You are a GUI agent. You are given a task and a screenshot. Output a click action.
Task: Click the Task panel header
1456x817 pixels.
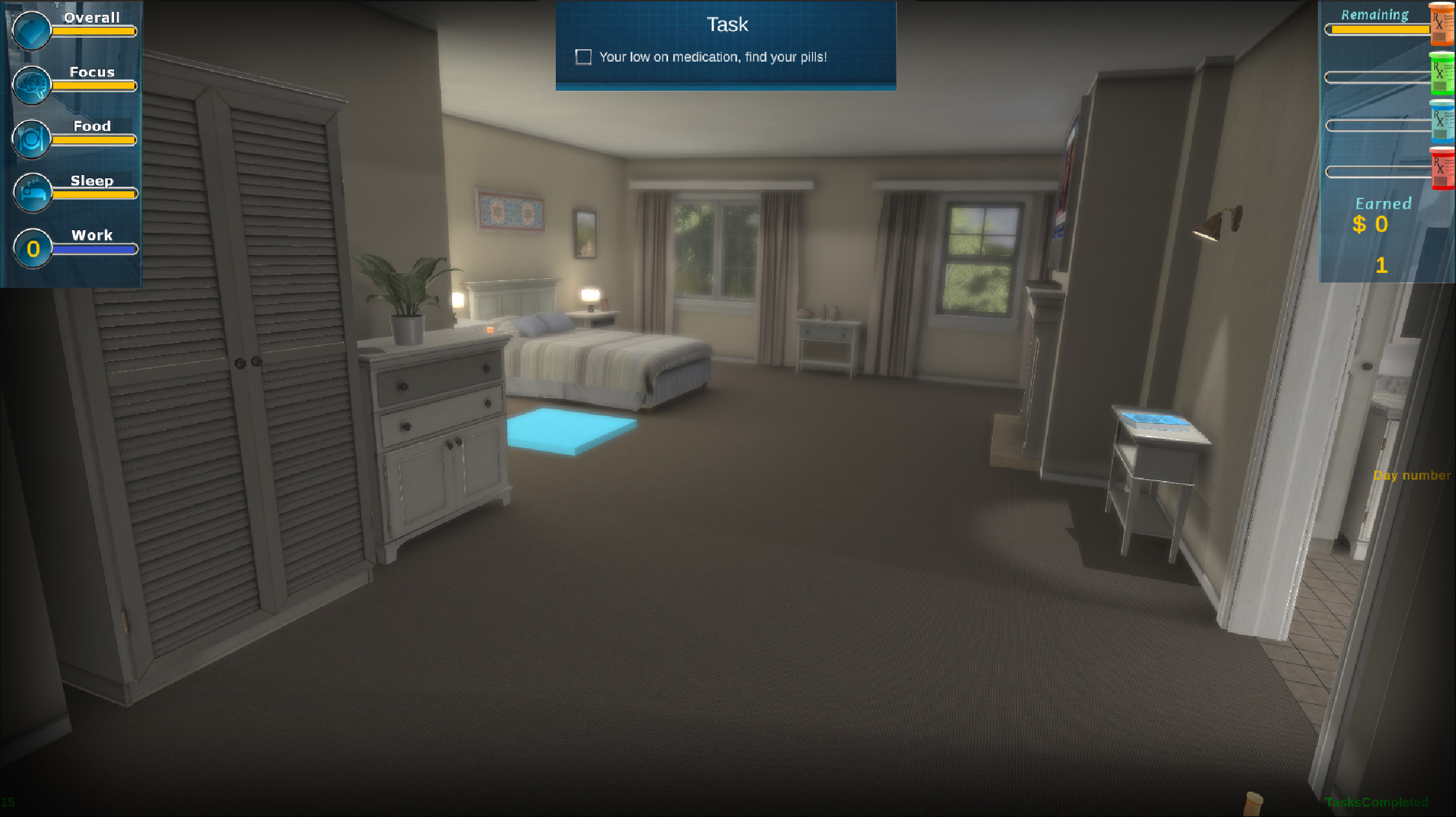pos(726,24)
